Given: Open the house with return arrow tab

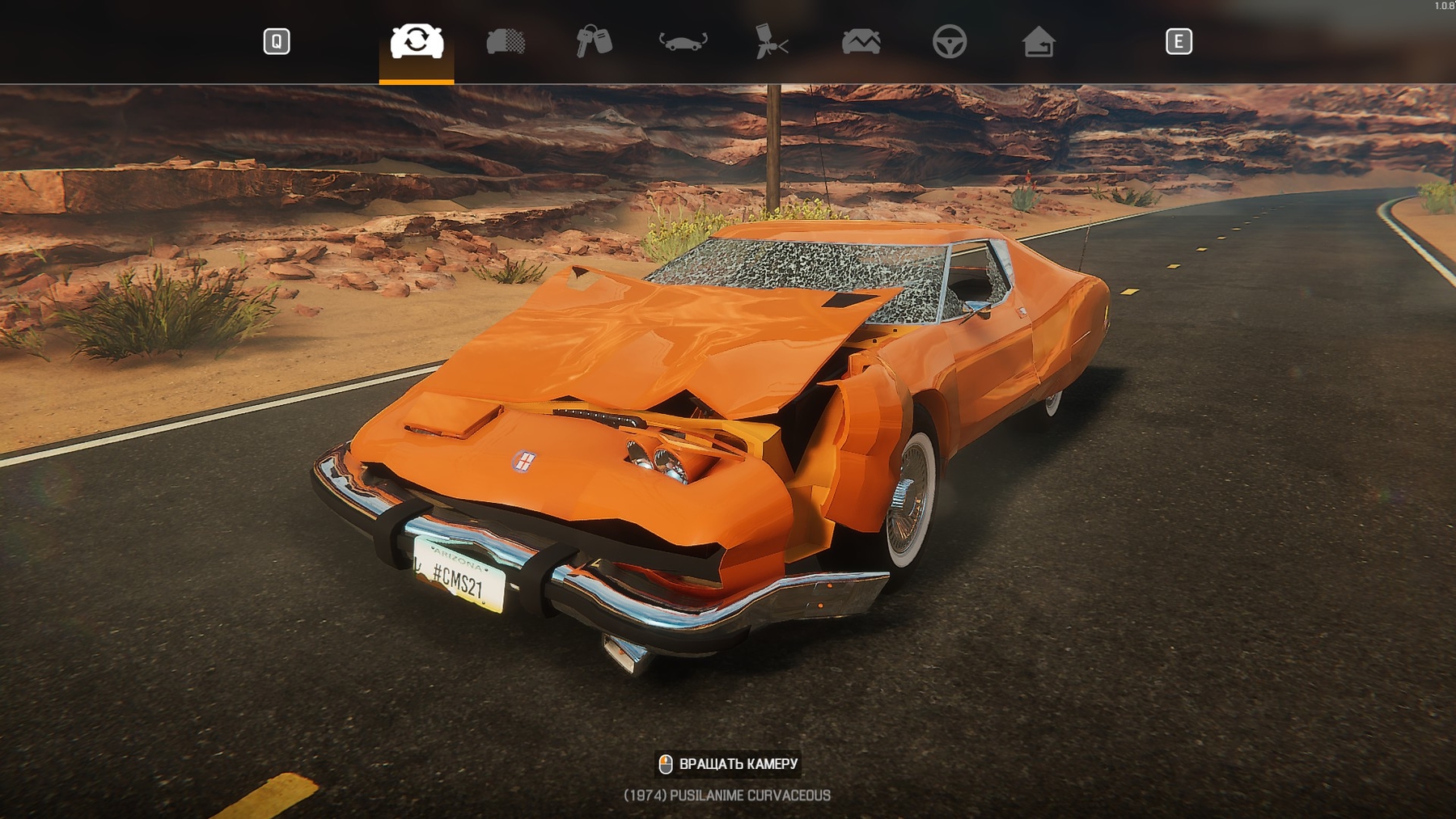Looking at the screenshot, I should 1038,41.
